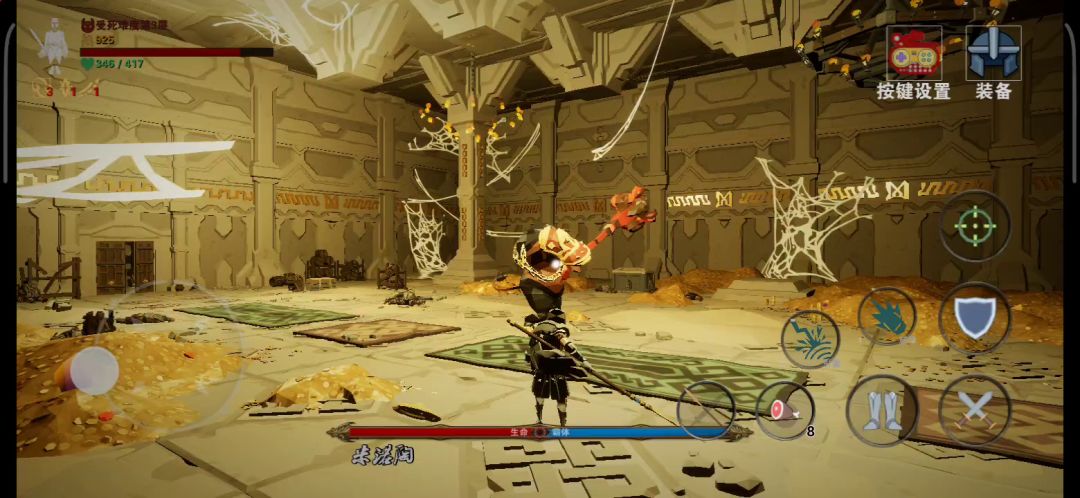Open the 装备 equipment screen
The image size is (1080, 498).
pos(993,62)
